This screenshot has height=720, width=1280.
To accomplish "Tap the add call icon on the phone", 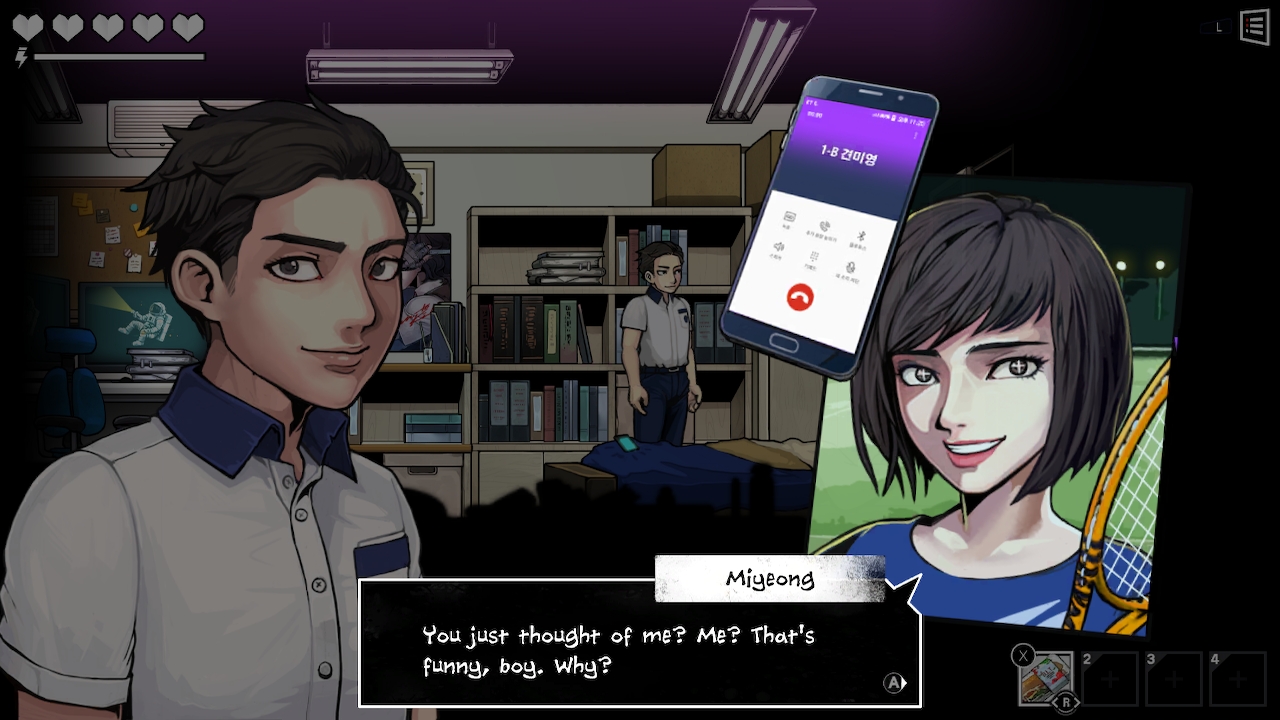I will [x=824, y=227].
